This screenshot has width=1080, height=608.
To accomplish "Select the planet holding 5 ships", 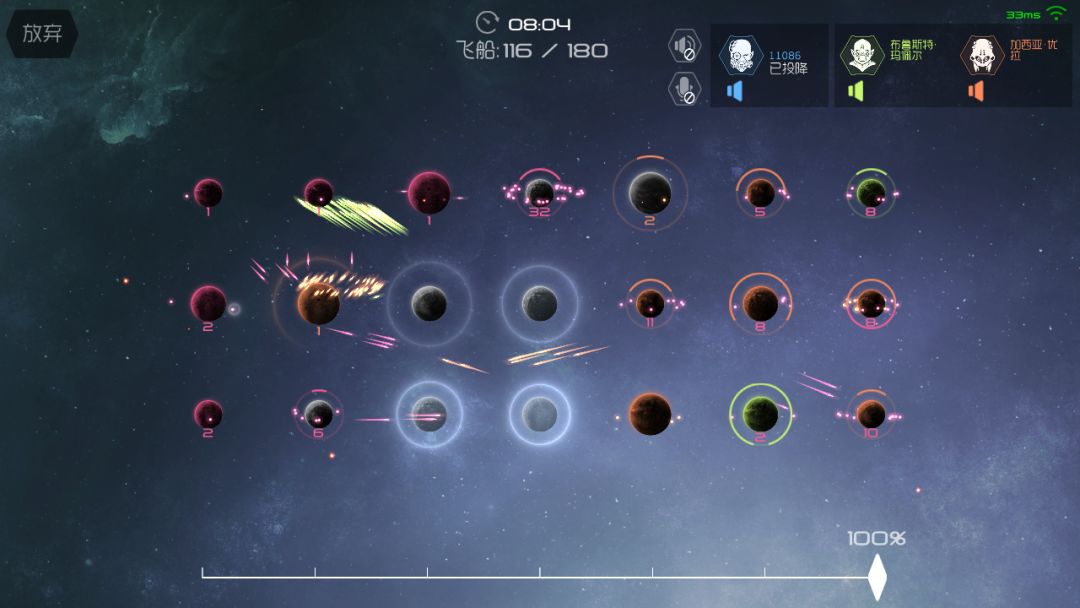I will (x=760, y=192).
